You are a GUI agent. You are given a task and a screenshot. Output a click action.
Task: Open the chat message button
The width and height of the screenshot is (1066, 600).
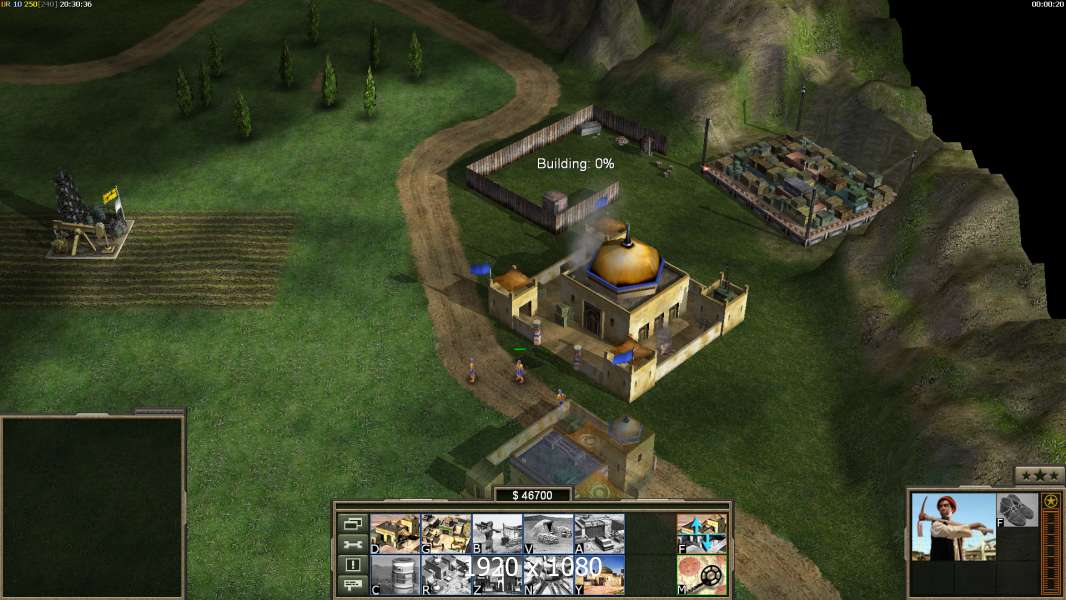coord(352,586)
